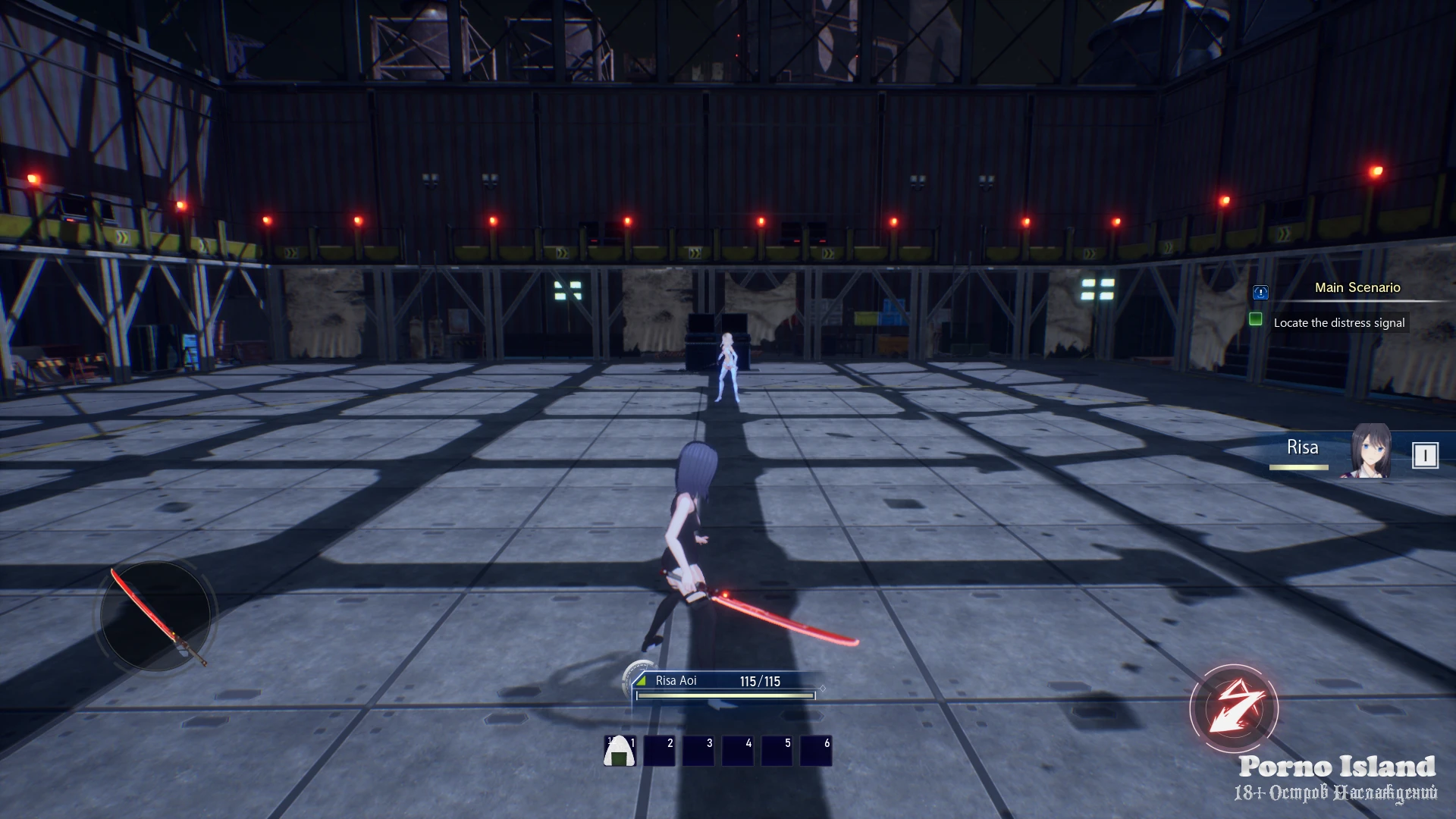
Task: Click the Locate the distress signal objective
Action: (x=1338, y=323)
